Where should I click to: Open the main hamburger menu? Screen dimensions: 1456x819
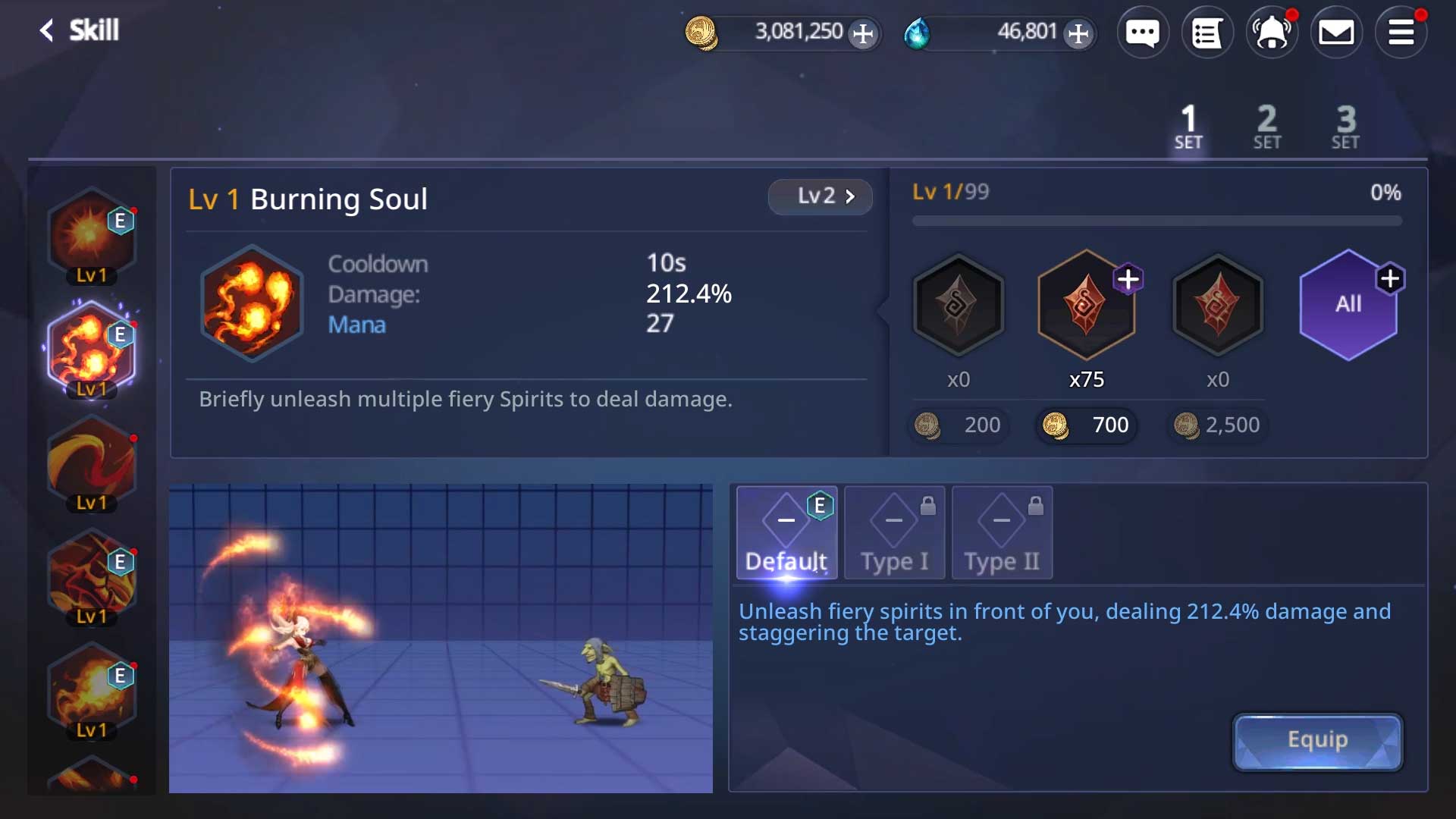1401,33
